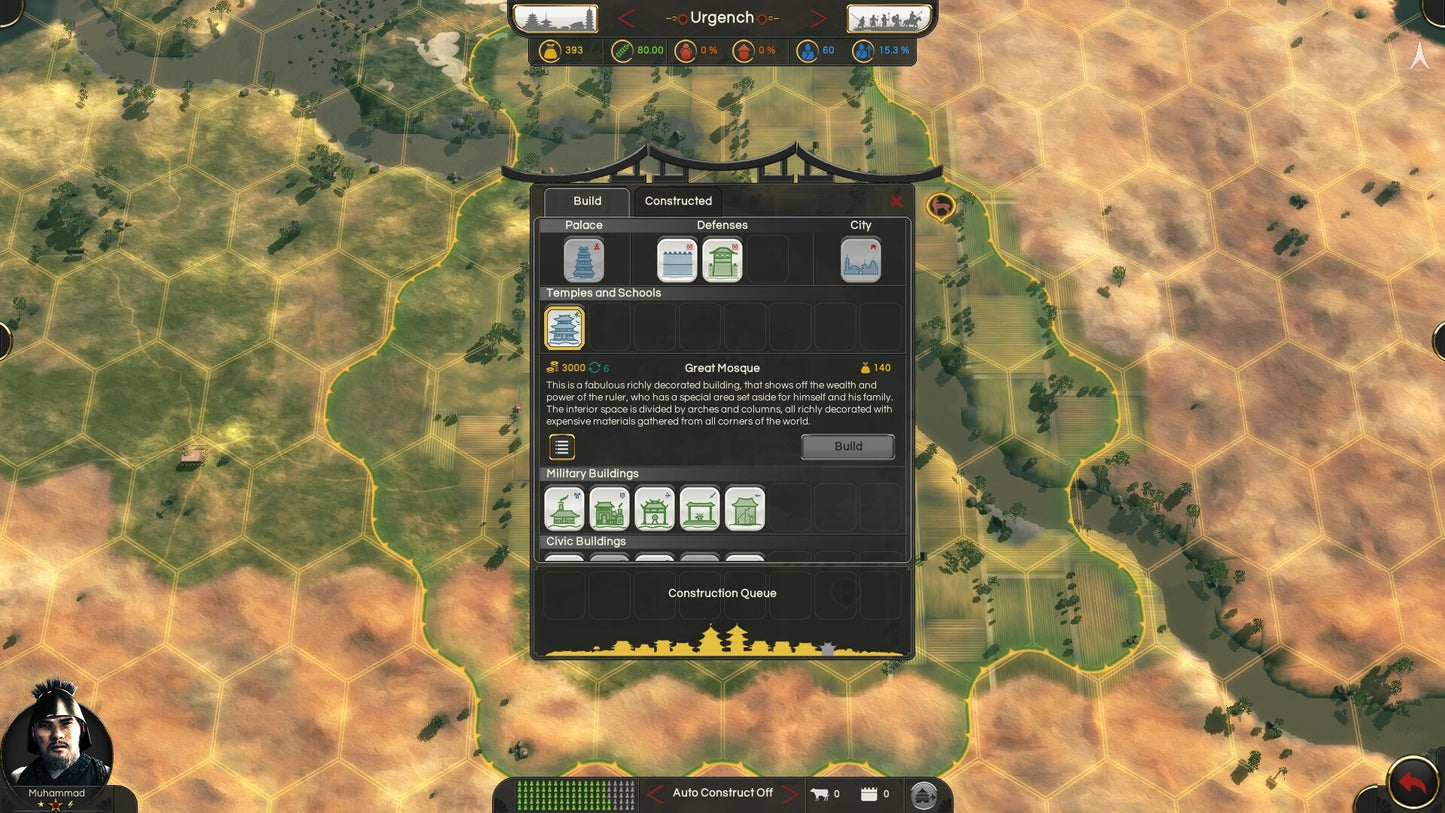Switch to the Constructed tab
Screen dimensions: 1445x813
[677, 201]
